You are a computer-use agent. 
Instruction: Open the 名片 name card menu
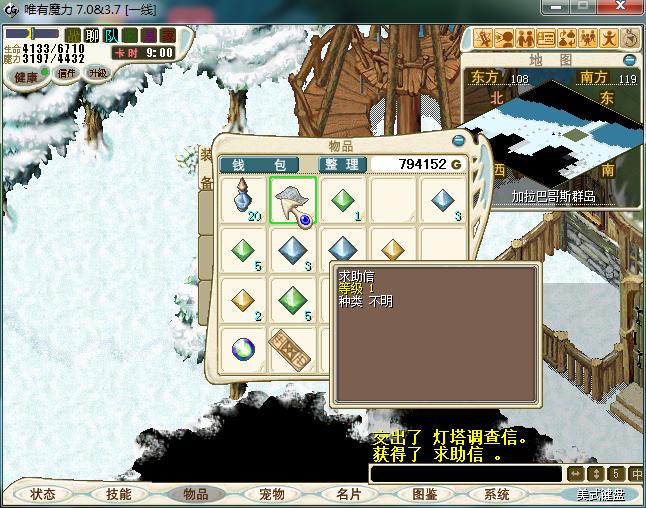point(348,494)
